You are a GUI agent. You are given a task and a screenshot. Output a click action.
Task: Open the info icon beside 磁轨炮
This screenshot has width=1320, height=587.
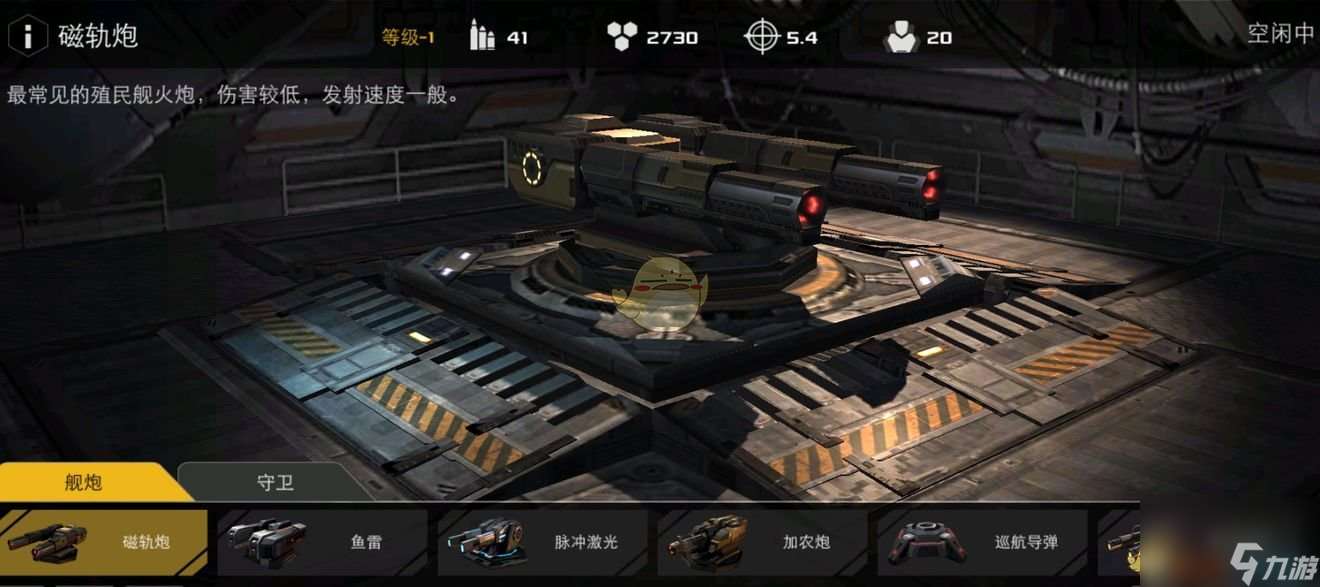tap(29, 36)
